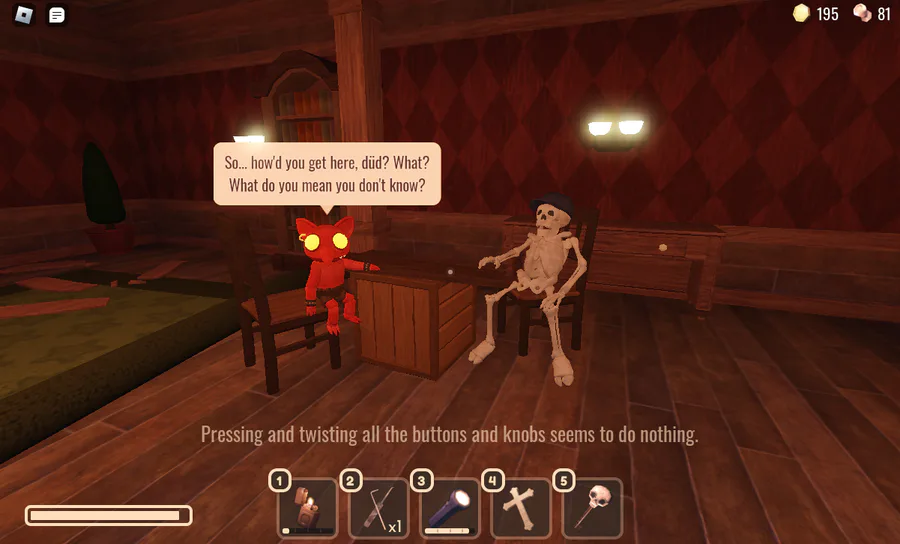
Task: Equip the lockpicks from the hotbar
Action: click(379, 508)
